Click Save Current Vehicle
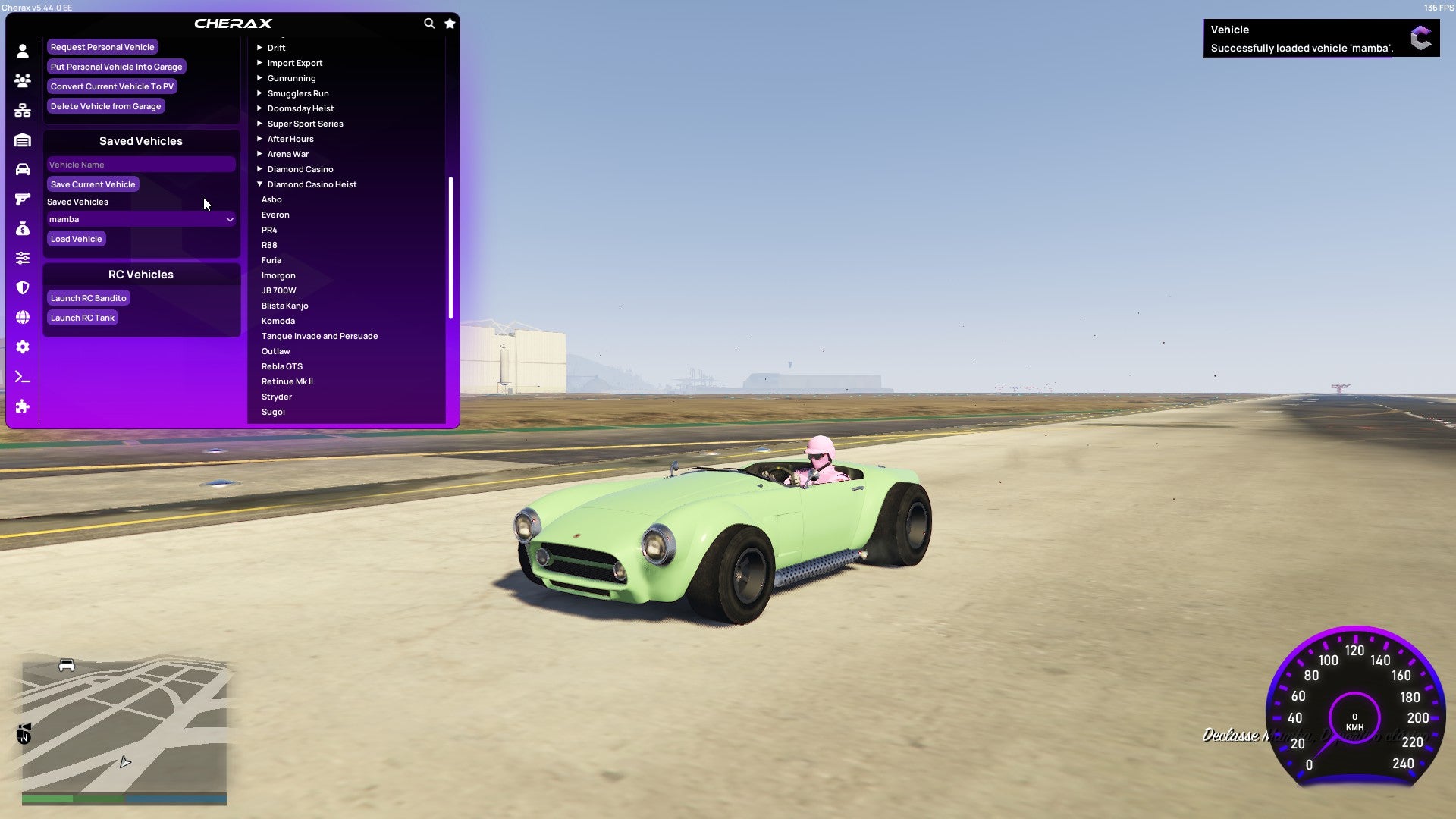The width and height of the screenshot is (1456, 819). pos(93,184)
